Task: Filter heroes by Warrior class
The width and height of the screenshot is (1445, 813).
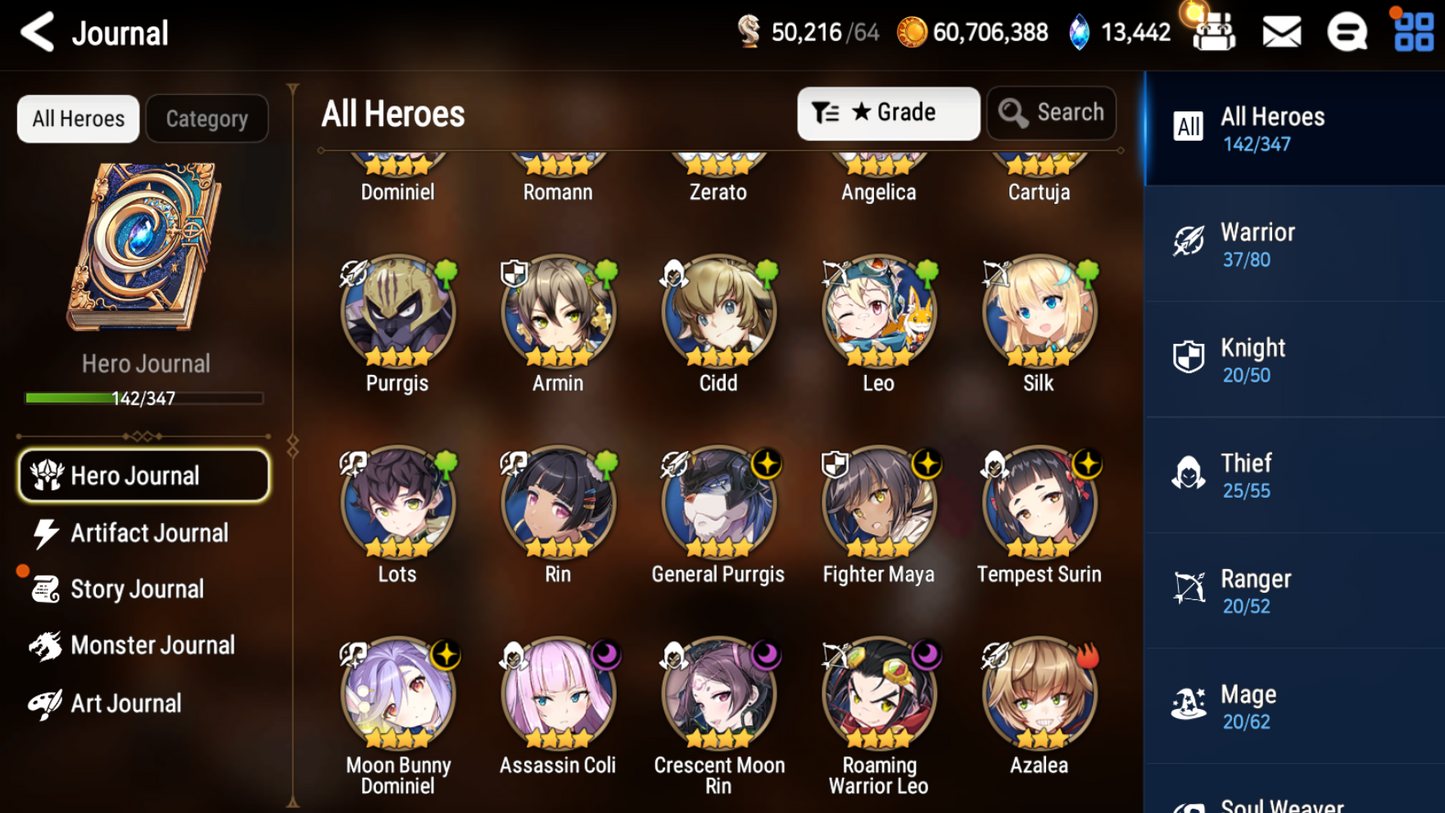Action: pyautogui.click(x=1294, y=243)
